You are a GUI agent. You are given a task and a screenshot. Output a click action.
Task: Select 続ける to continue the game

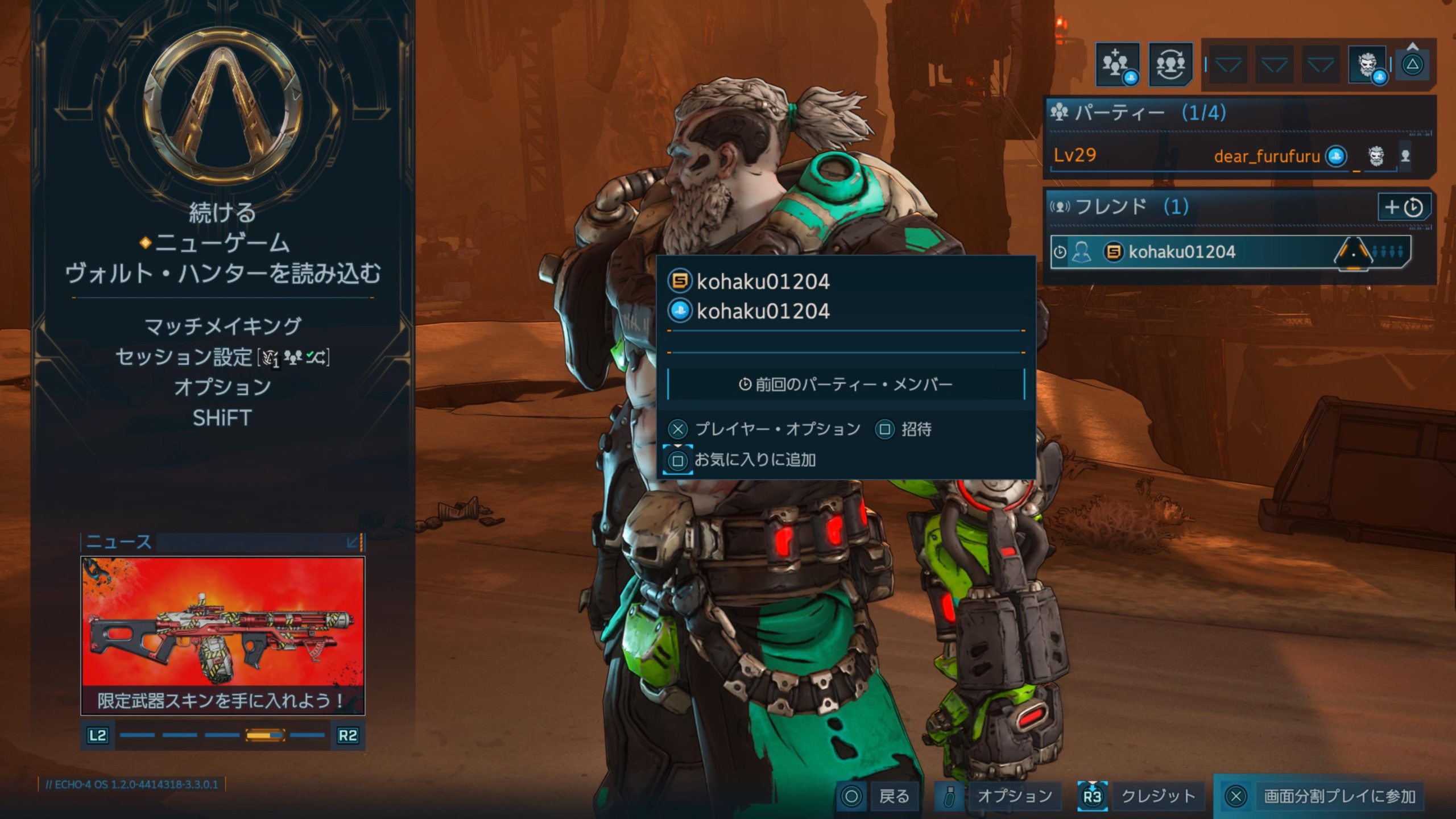222,213
